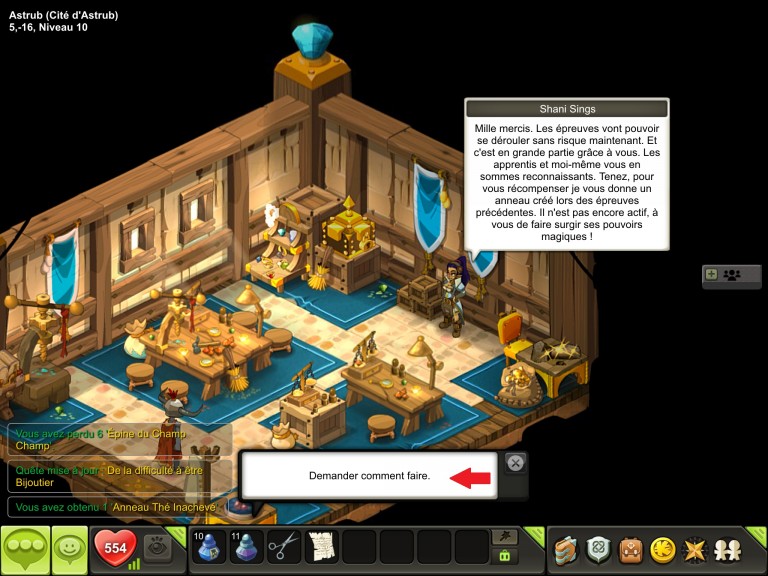
Task: Open the backpack inventory
Action: [x=630, y=549]
